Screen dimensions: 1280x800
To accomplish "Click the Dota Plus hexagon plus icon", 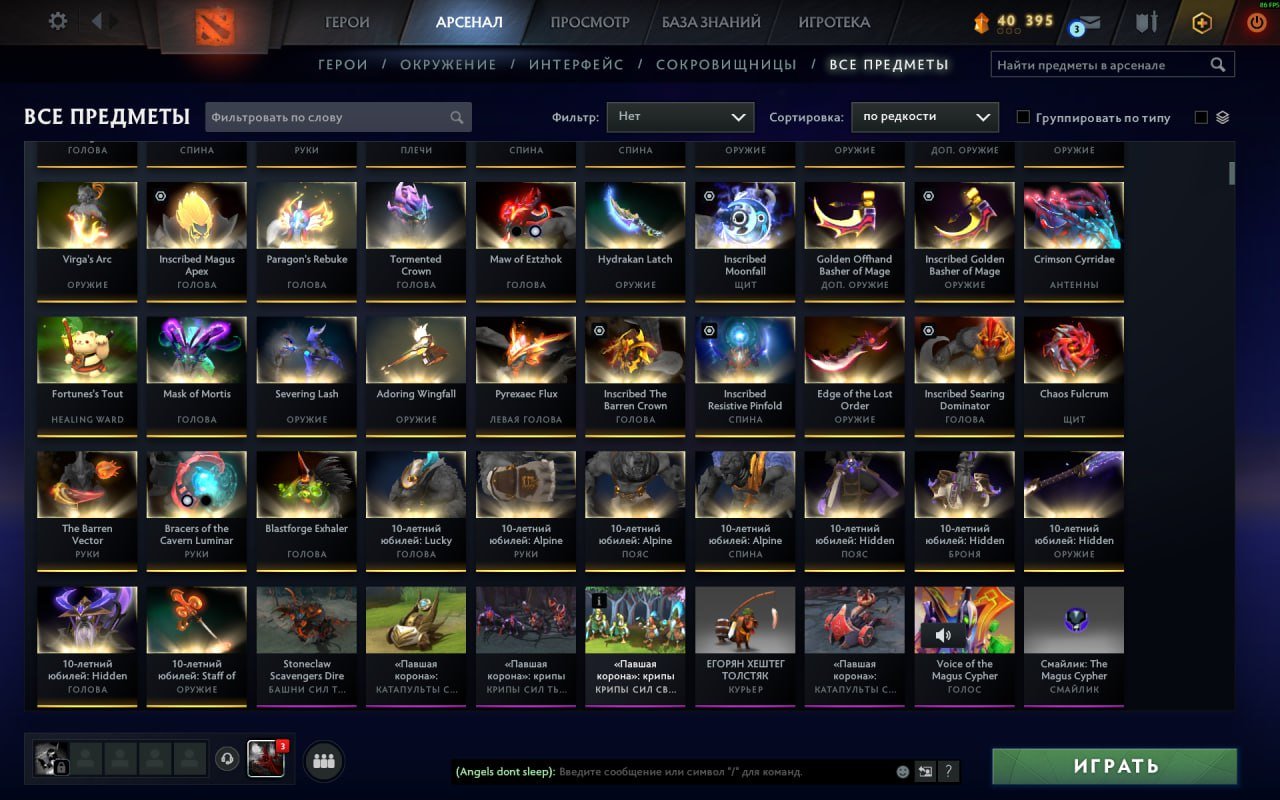I will click(x=1200, y=22).
